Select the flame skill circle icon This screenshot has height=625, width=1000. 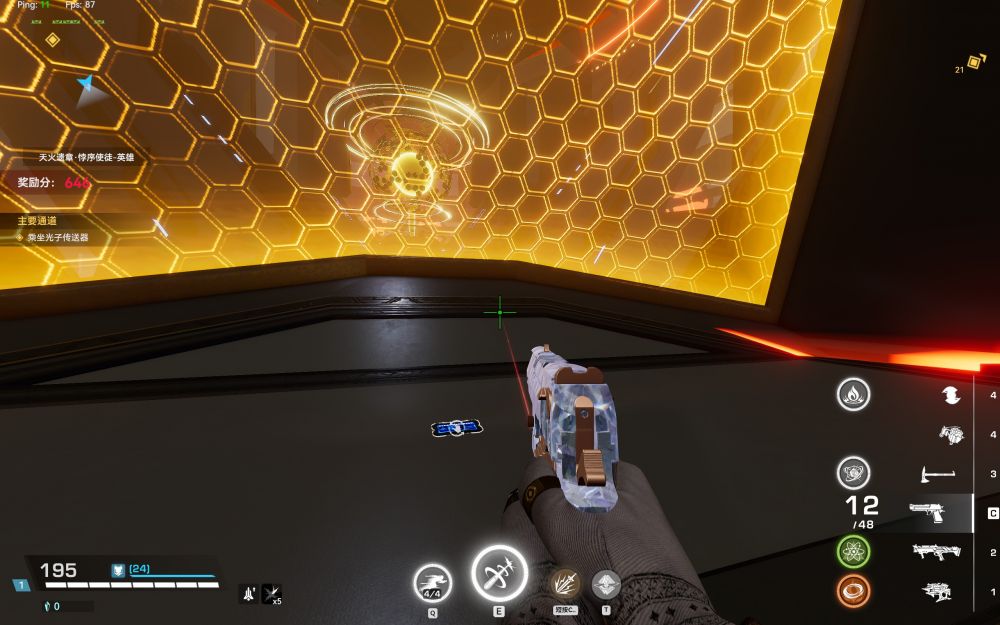[853, 395]
